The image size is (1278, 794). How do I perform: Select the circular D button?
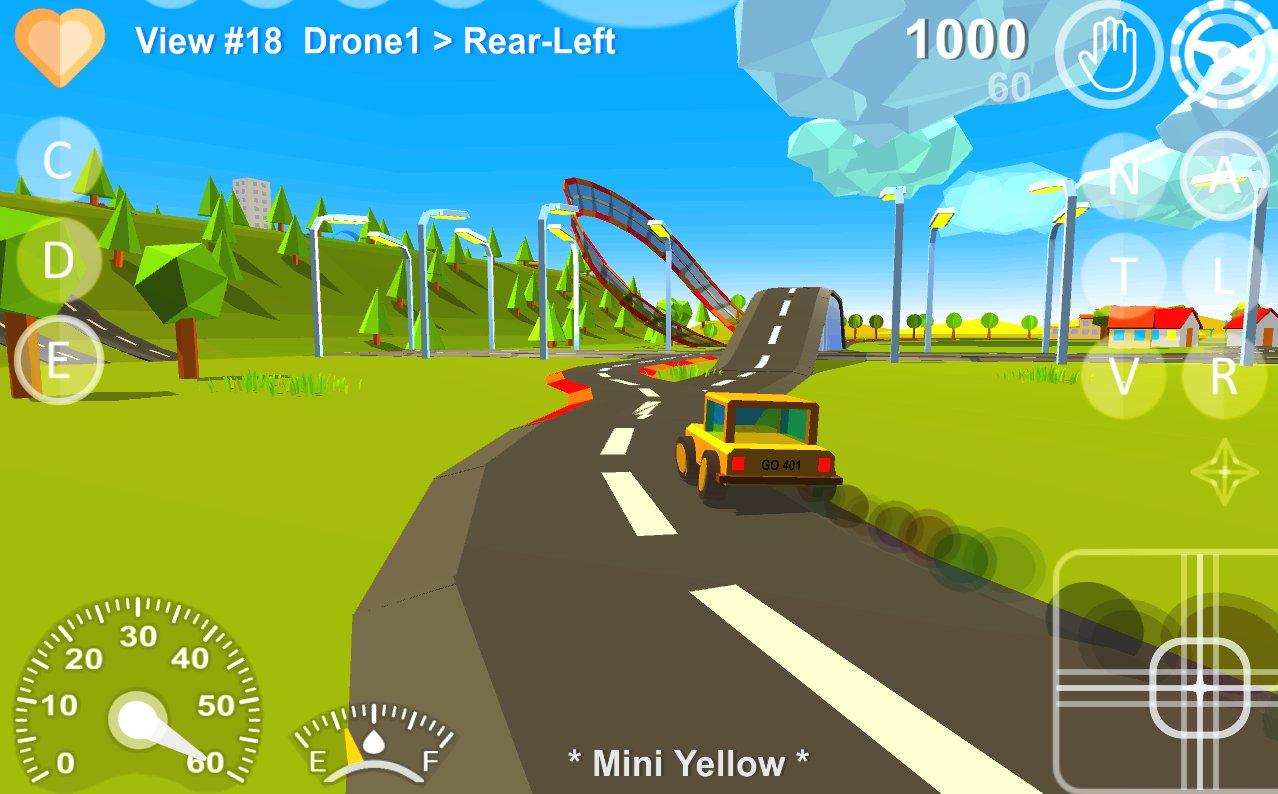59,260
